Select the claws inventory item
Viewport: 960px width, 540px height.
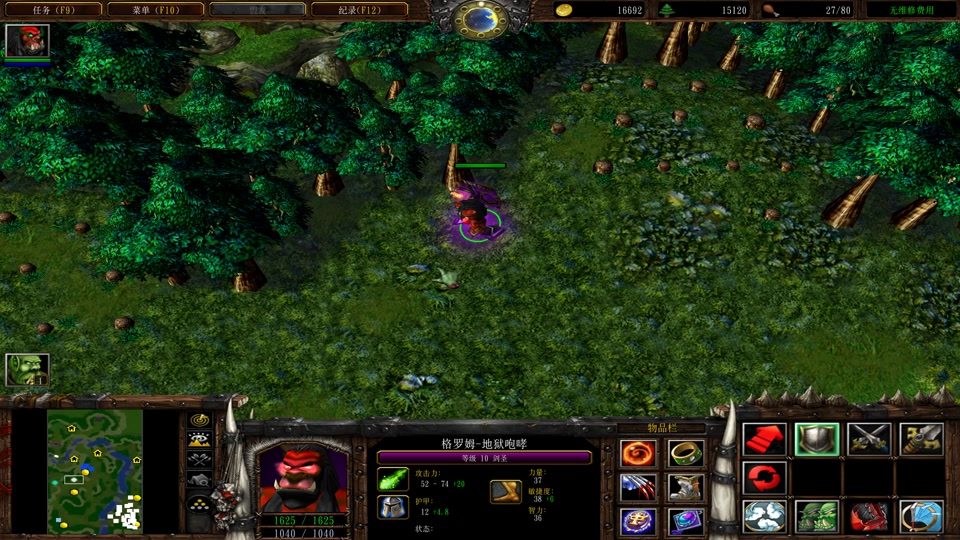(637, 488)
